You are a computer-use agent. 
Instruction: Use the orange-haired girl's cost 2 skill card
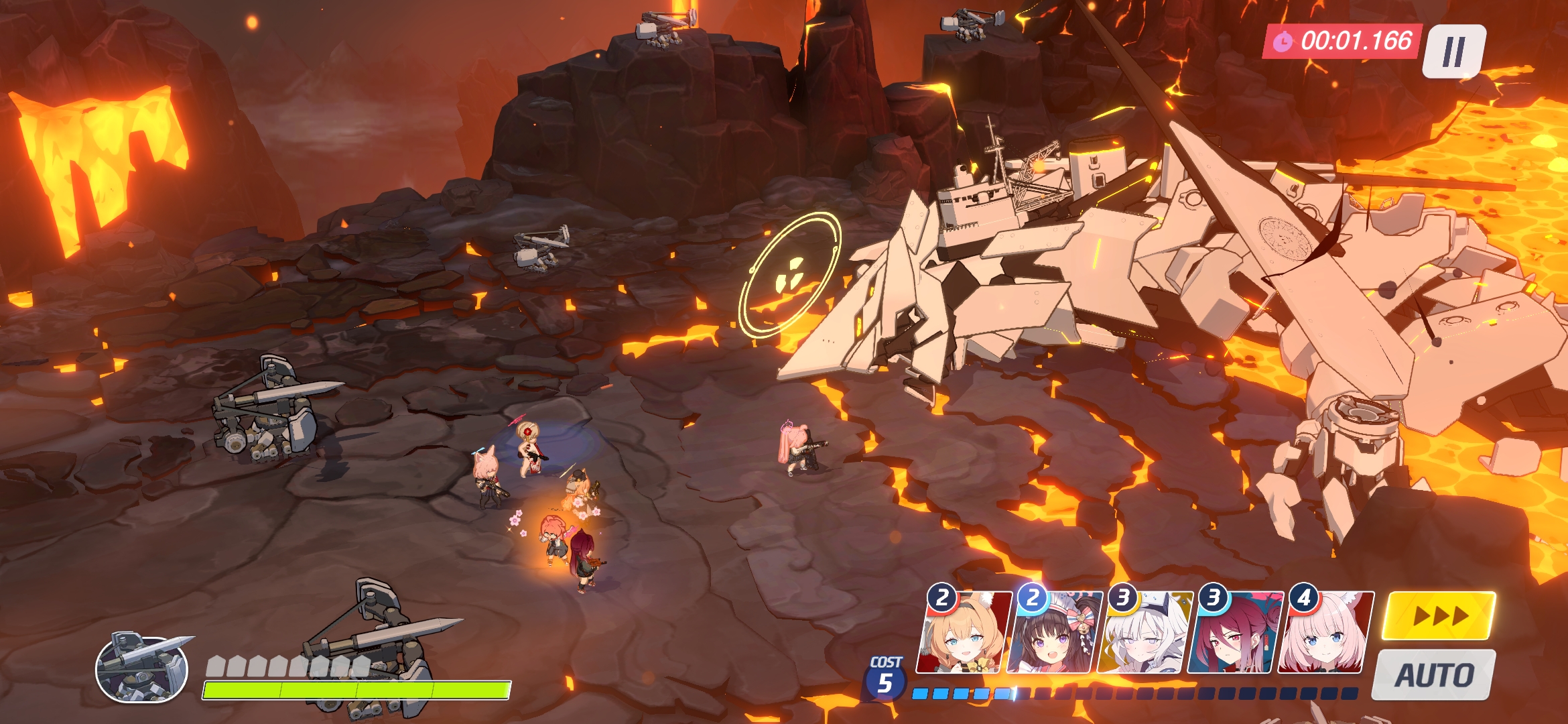tap(962, 634)
